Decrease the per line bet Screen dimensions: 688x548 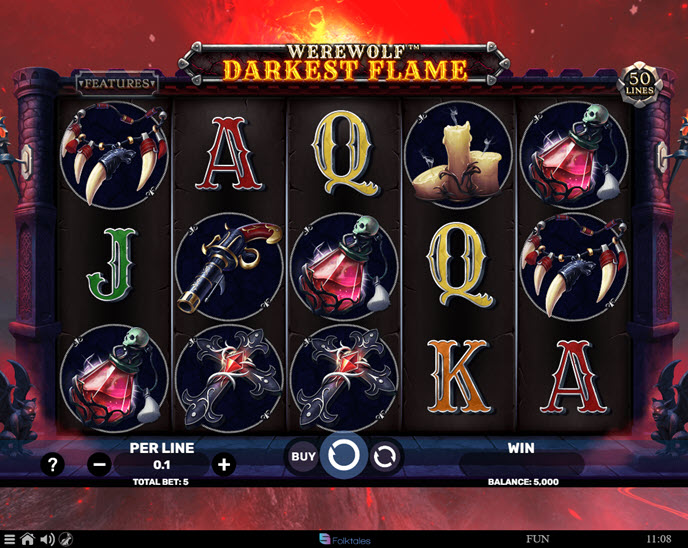click(99, 464)
